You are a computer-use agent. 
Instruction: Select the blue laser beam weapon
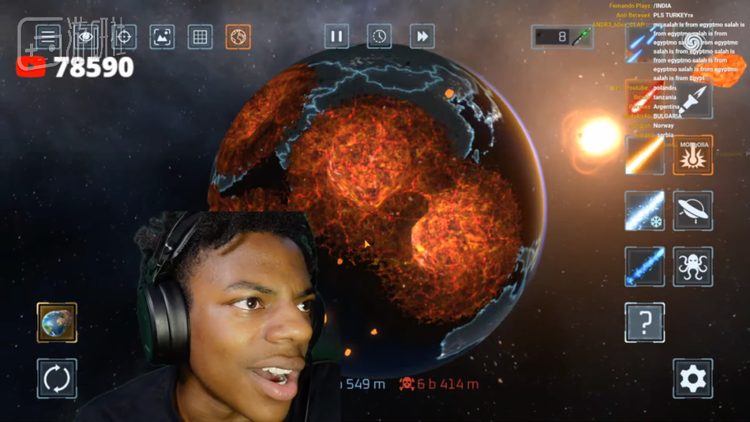(645, 267)
